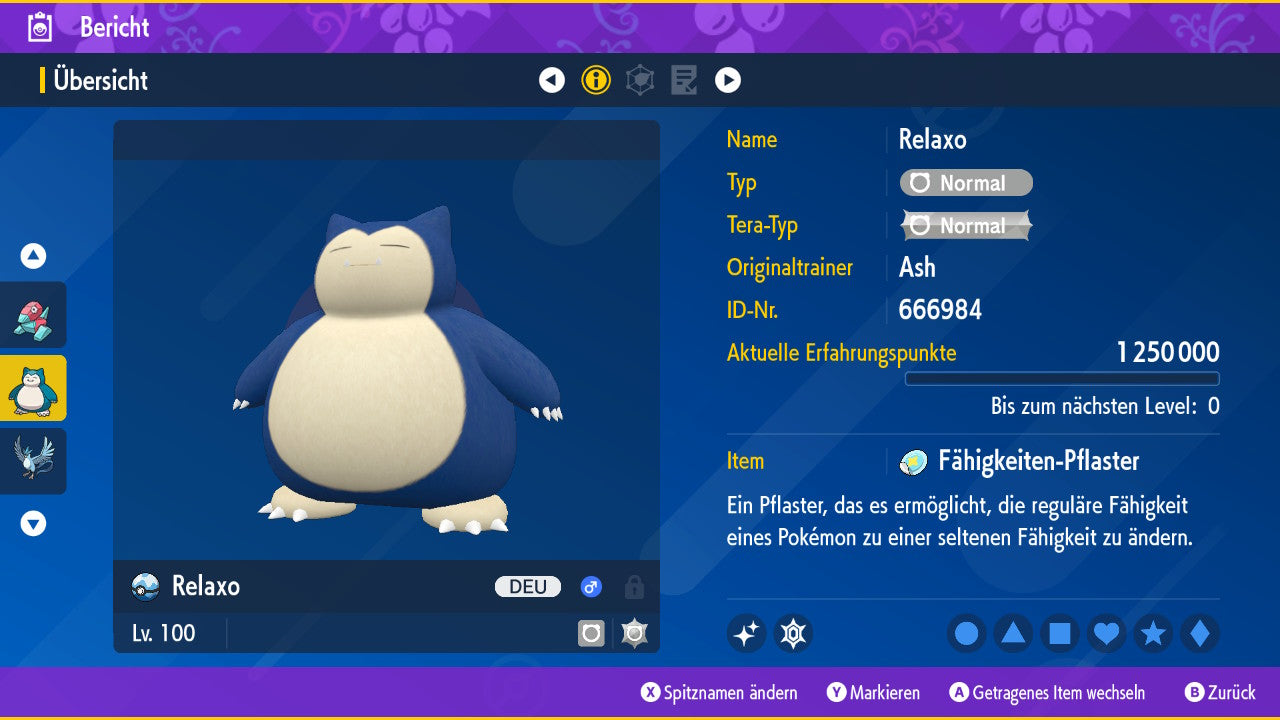Select the info overview tab icon
This screenshot has width=1280, height=720.
pos(596,80)
